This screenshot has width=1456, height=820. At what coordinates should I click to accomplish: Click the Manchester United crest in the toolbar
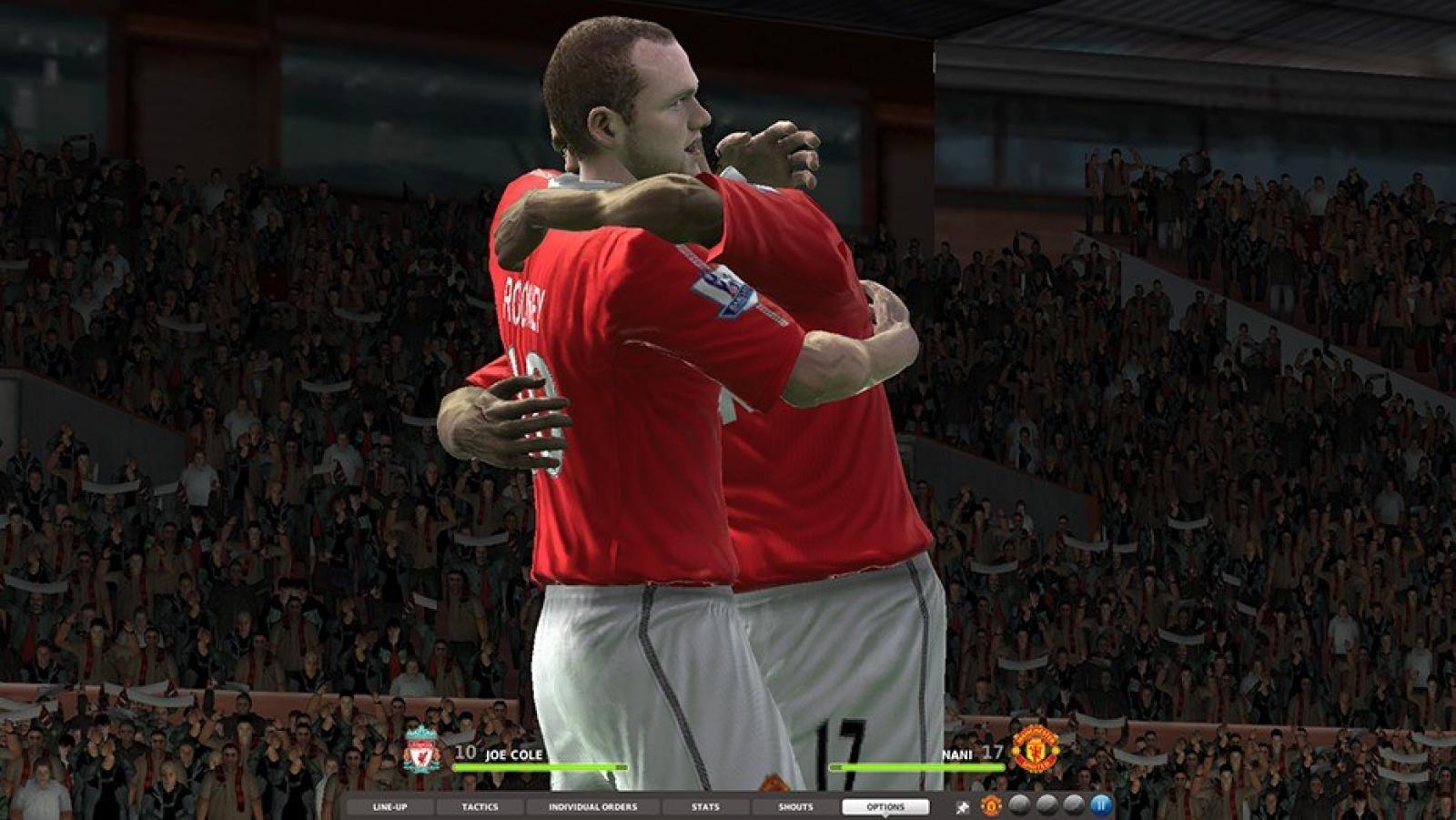[x=991, y=805]
